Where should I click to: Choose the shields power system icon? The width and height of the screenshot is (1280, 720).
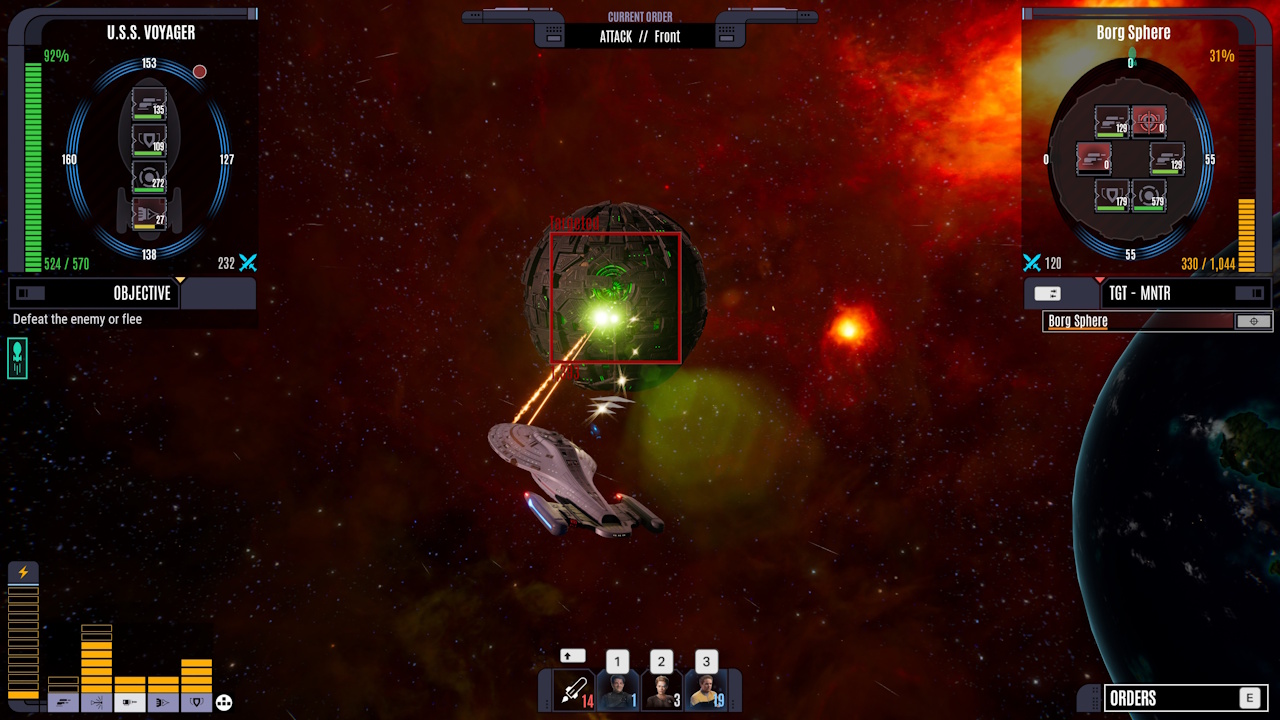pyautogui.click(x=196, y=703)
